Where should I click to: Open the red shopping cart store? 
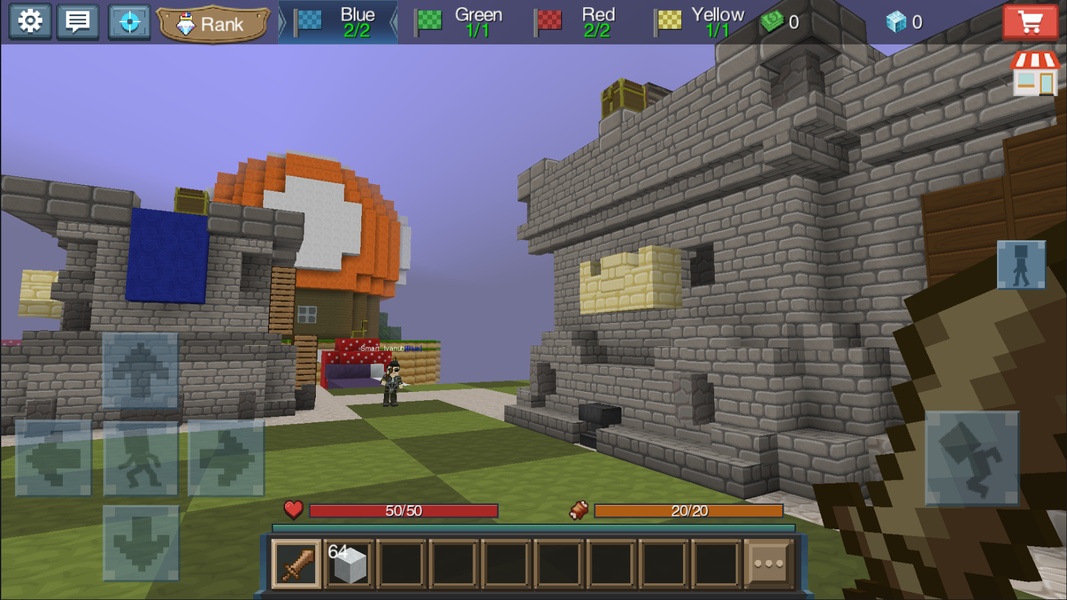(x=1030, y=21)
